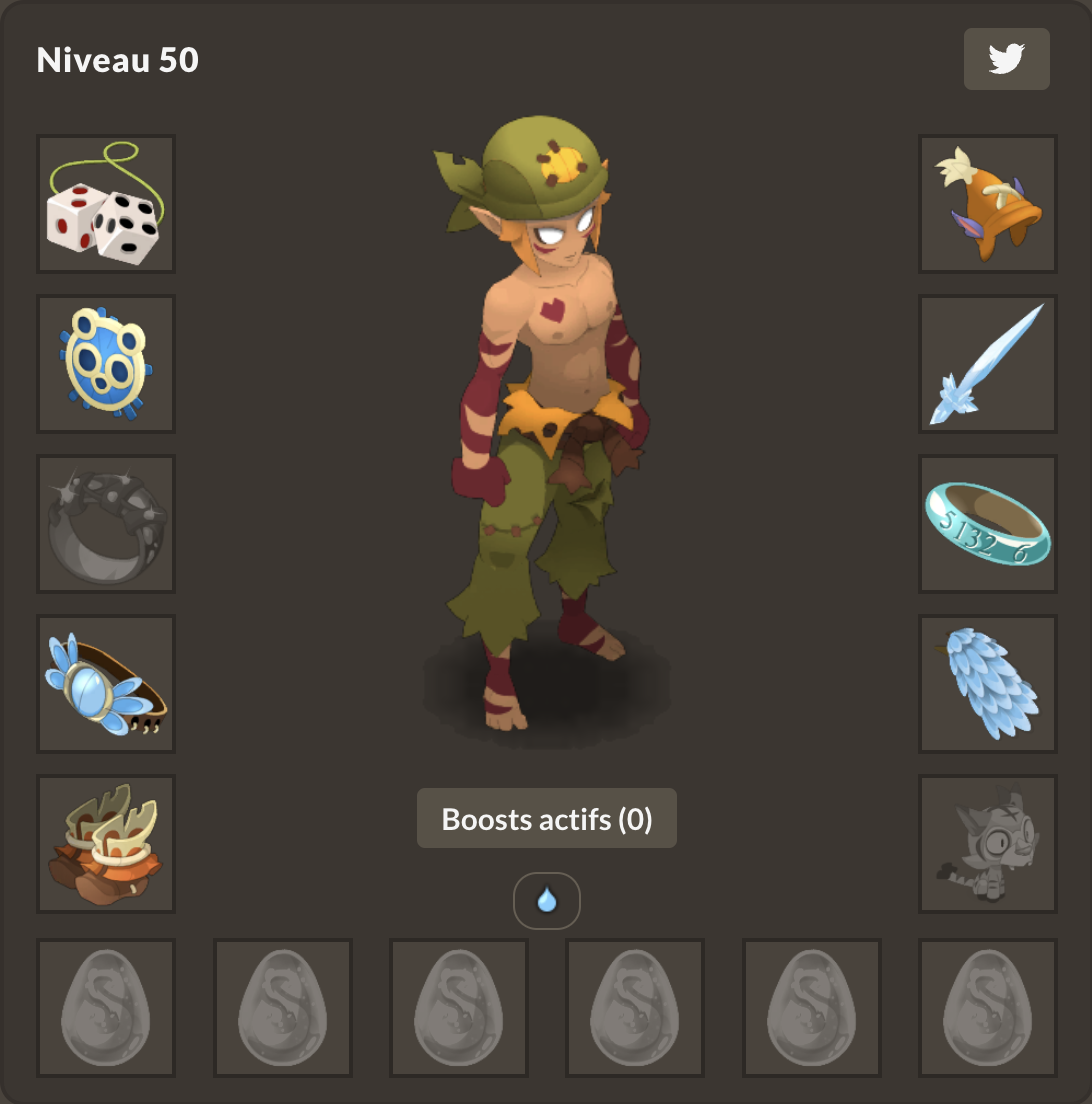1092x1104 pixels.
Task: Open the greyed-out pet slot
Action: [988, 844]
